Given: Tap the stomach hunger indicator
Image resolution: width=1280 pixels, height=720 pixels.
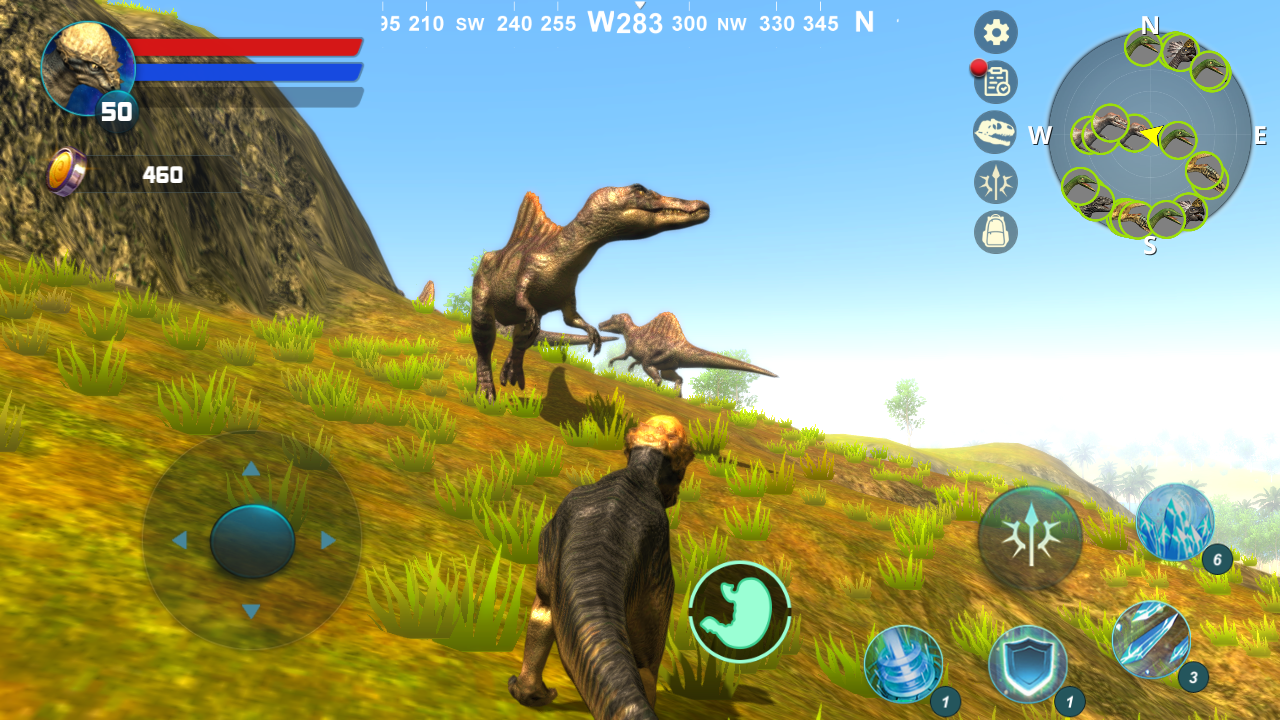Looking at the screenshot, I should tap(739, 608).
